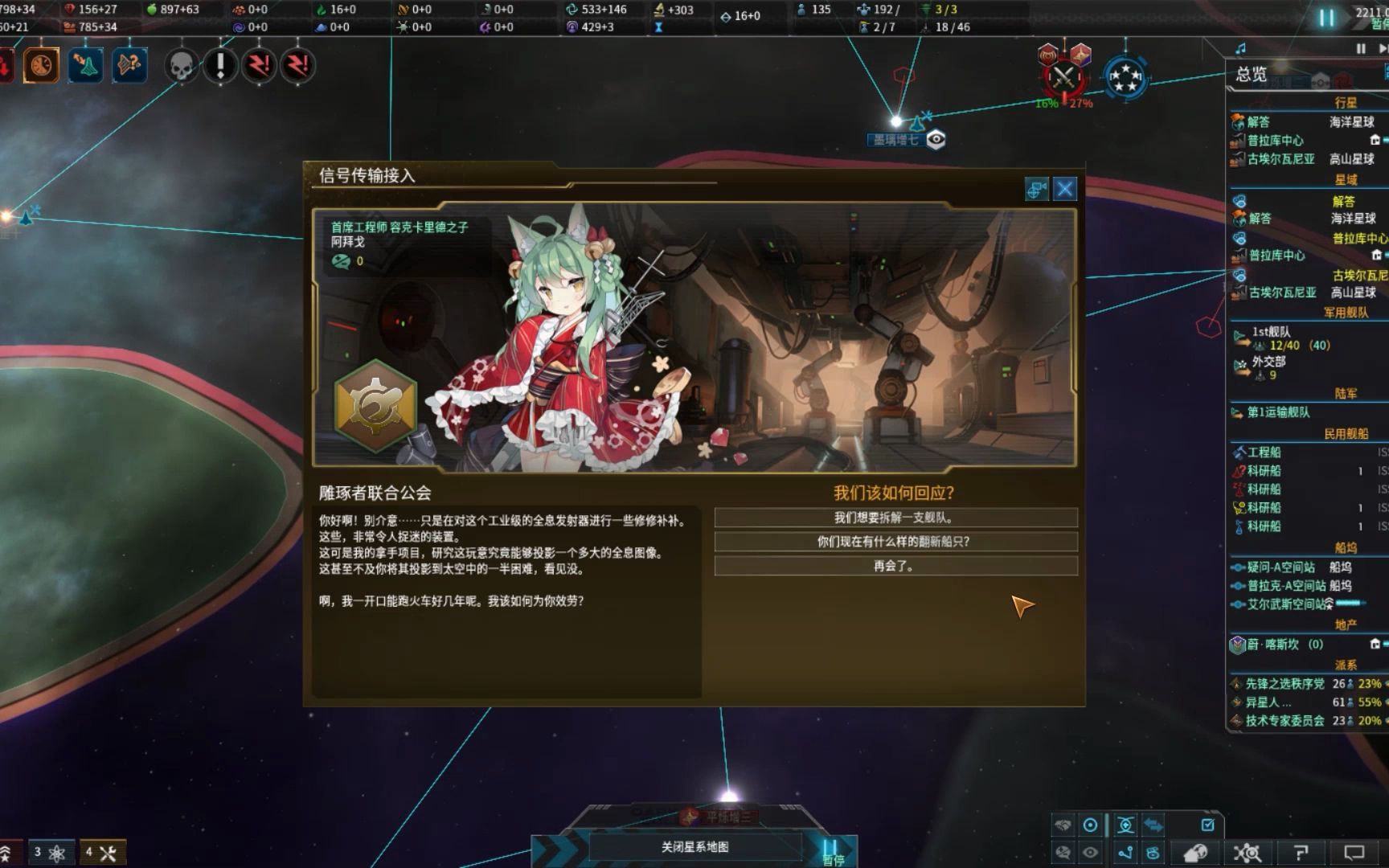The height and width of the screenshot is (868, 1389).
Task: Toggle the objectives checkmark button
Action: pyautogui.click(x=1207, y=825)
